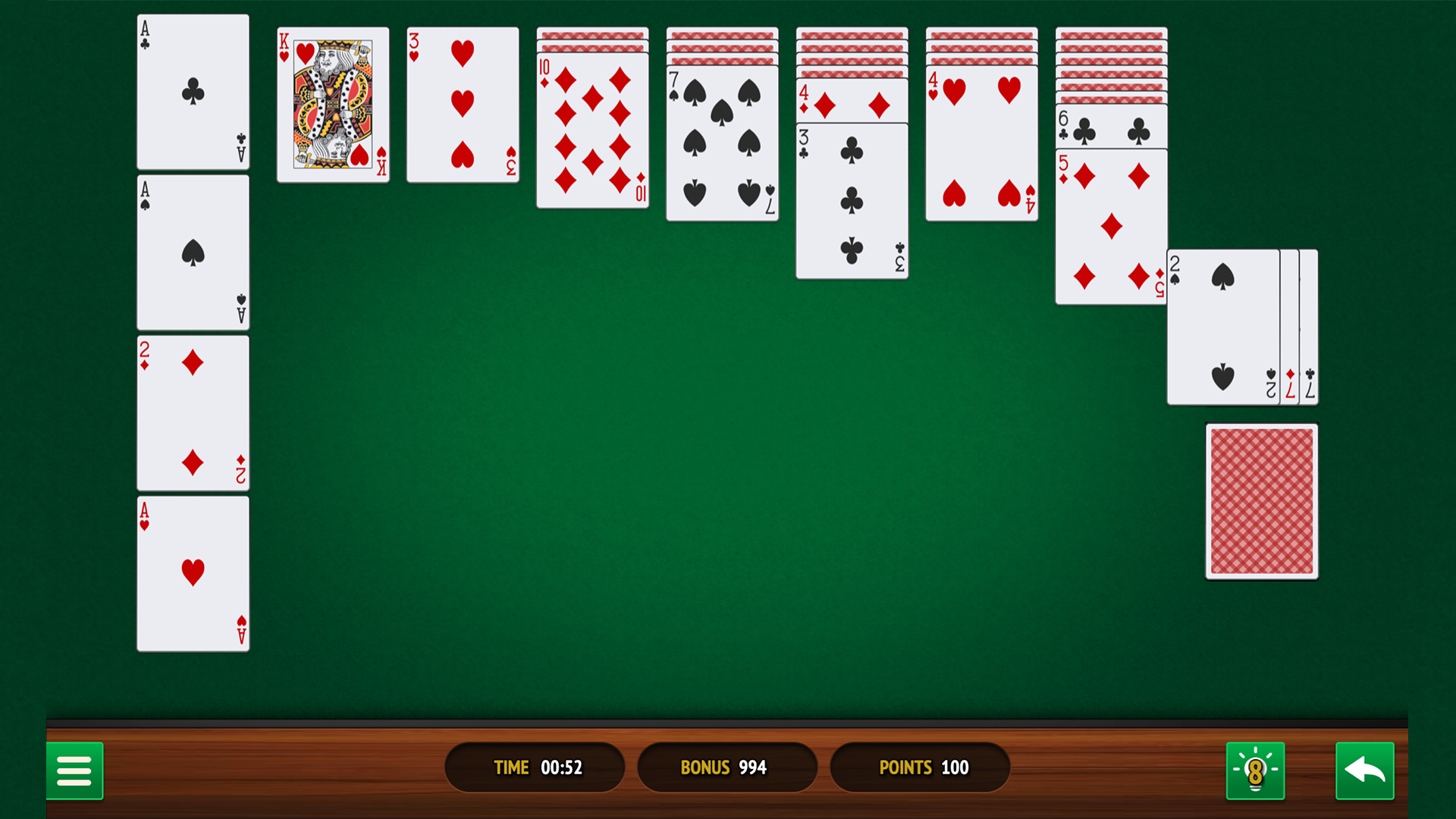Select the 7 of Spades card
The image size is (1456, 819).
[x=721, y=140]
